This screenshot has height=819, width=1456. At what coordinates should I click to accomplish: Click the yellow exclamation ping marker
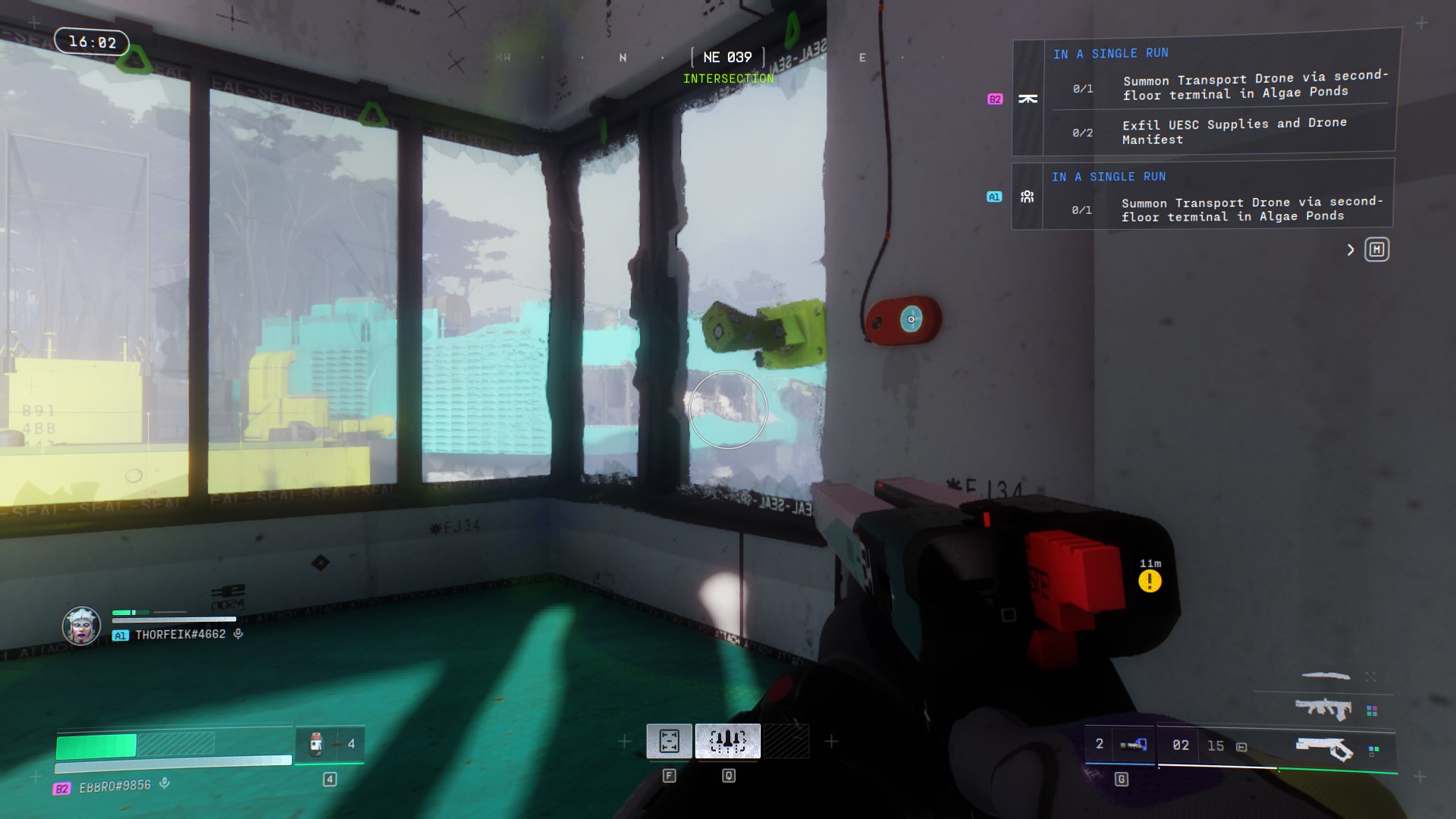(x=1150, y=582)
